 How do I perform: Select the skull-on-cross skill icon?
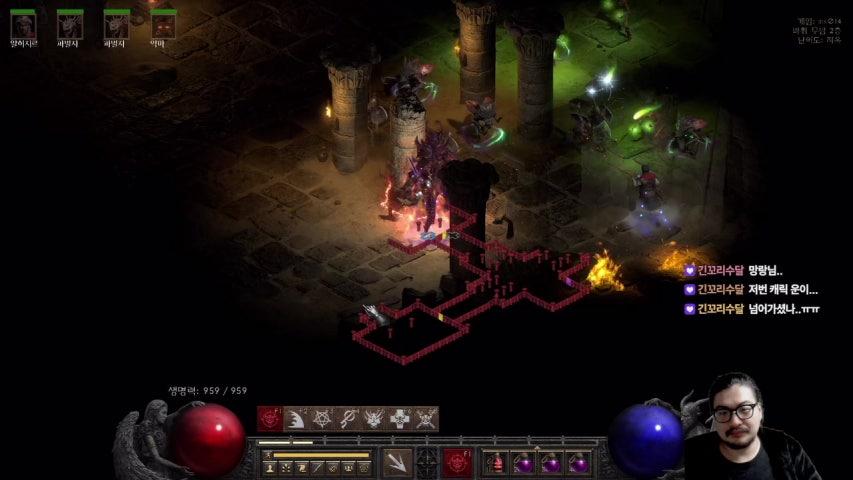coord(400,419)
